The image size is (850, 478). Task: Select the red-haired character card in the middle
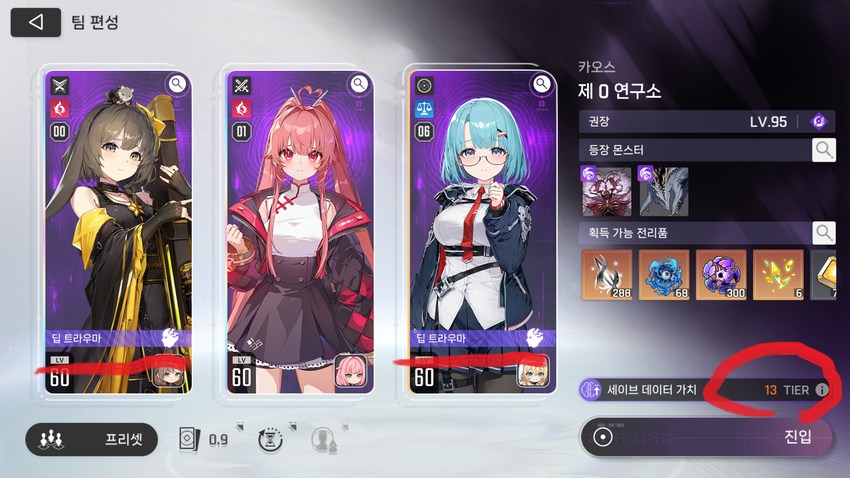(x=297, y=230)
